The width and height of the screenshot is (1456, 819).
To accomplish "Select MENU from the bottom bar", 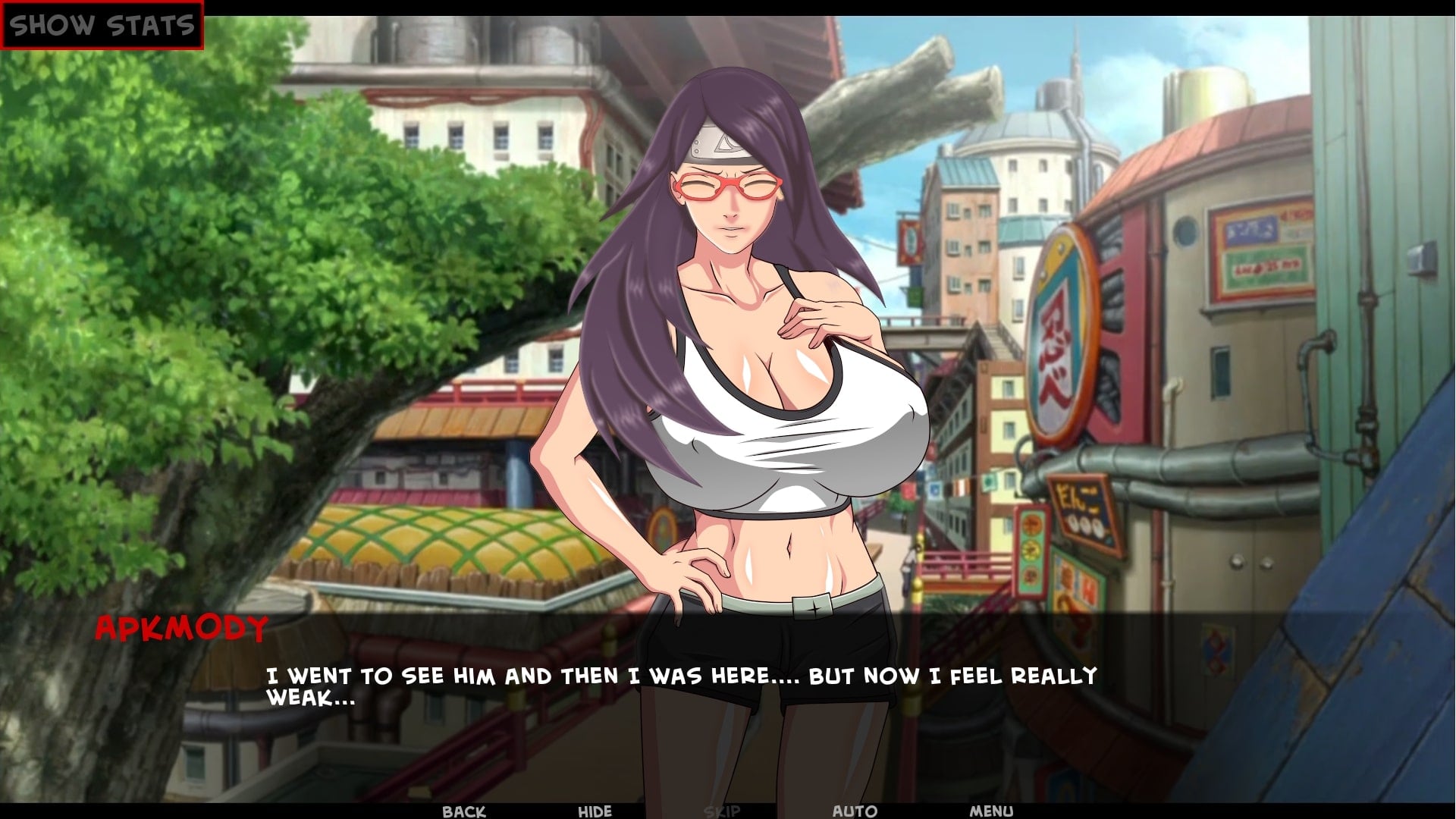I will pos(990,810).
